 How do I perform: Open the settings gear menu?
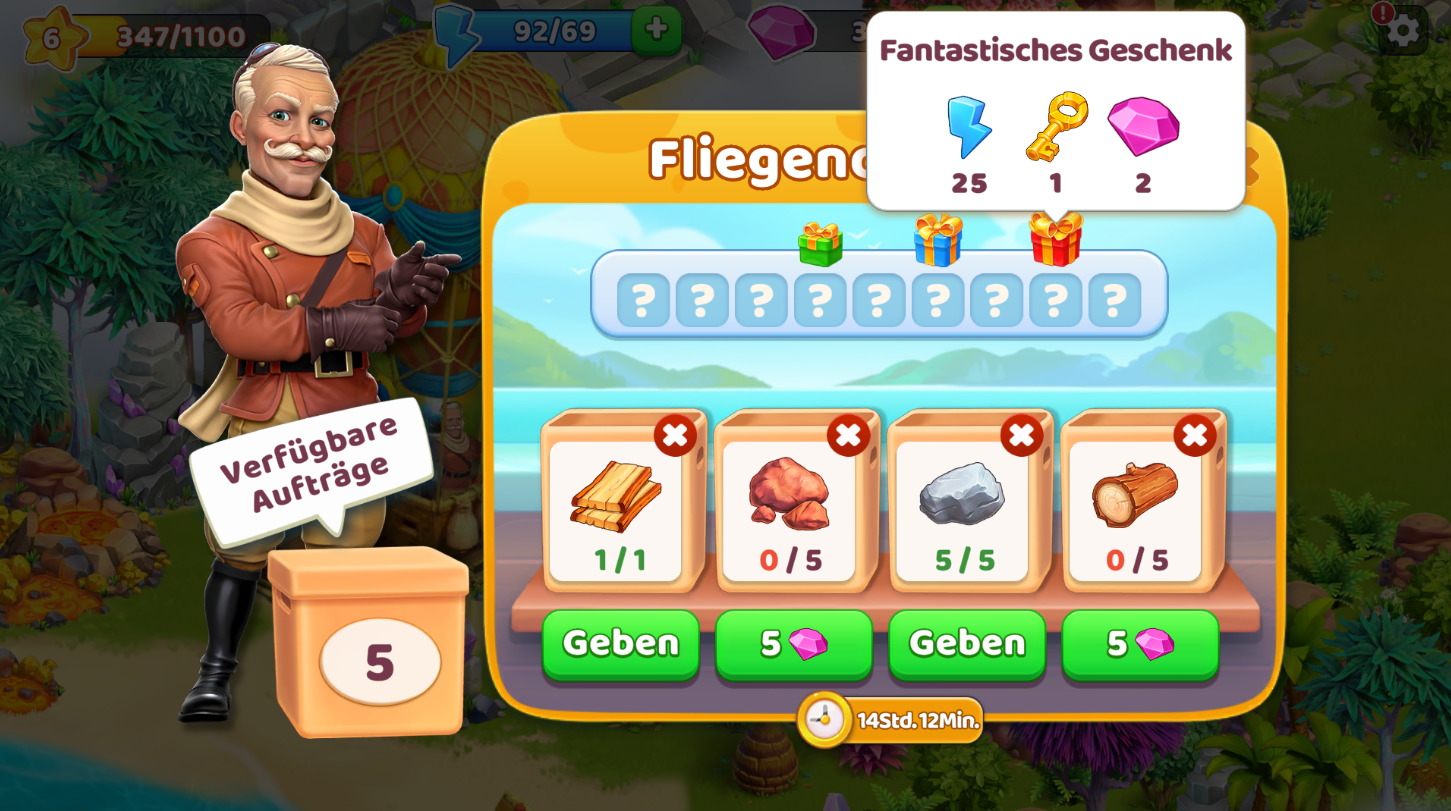tap(1403, 30)
